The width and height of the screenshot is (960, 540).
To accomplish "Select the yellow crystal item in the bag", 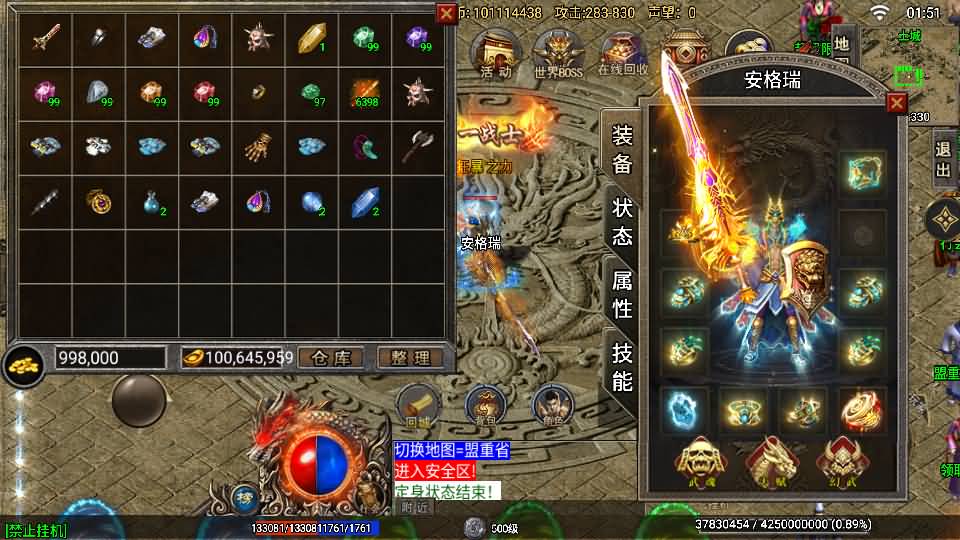I will (x=311, y=39).
